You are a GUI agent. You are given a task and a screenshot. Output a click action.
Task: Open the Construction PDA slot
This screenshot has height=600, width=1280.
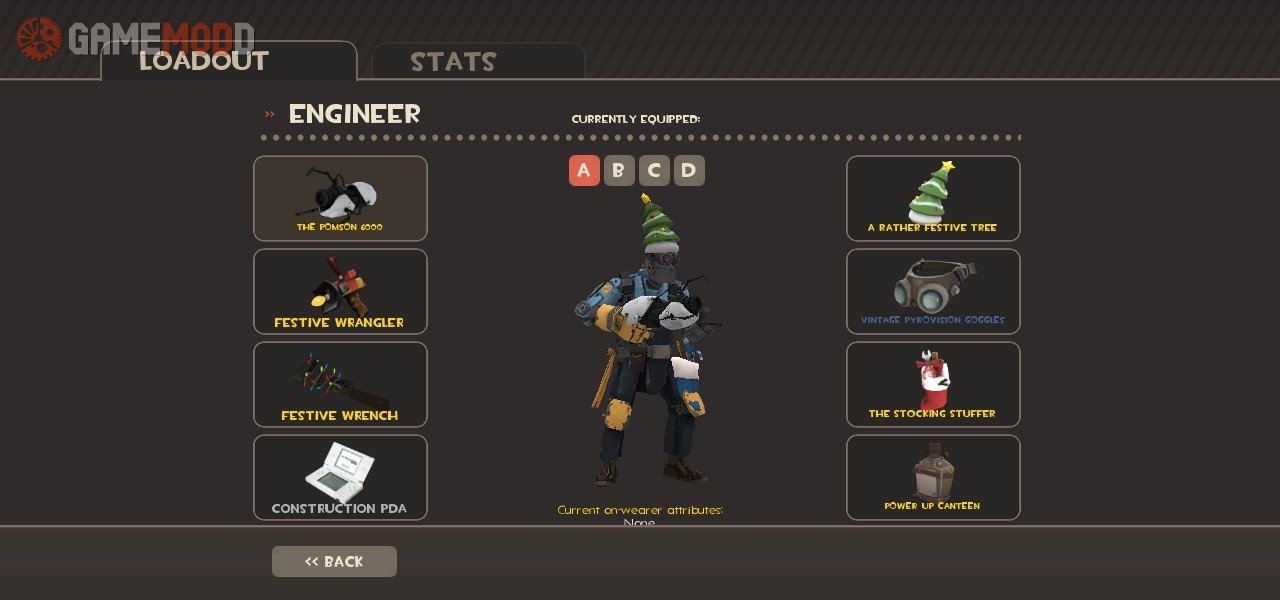click(x=340, y=477)
